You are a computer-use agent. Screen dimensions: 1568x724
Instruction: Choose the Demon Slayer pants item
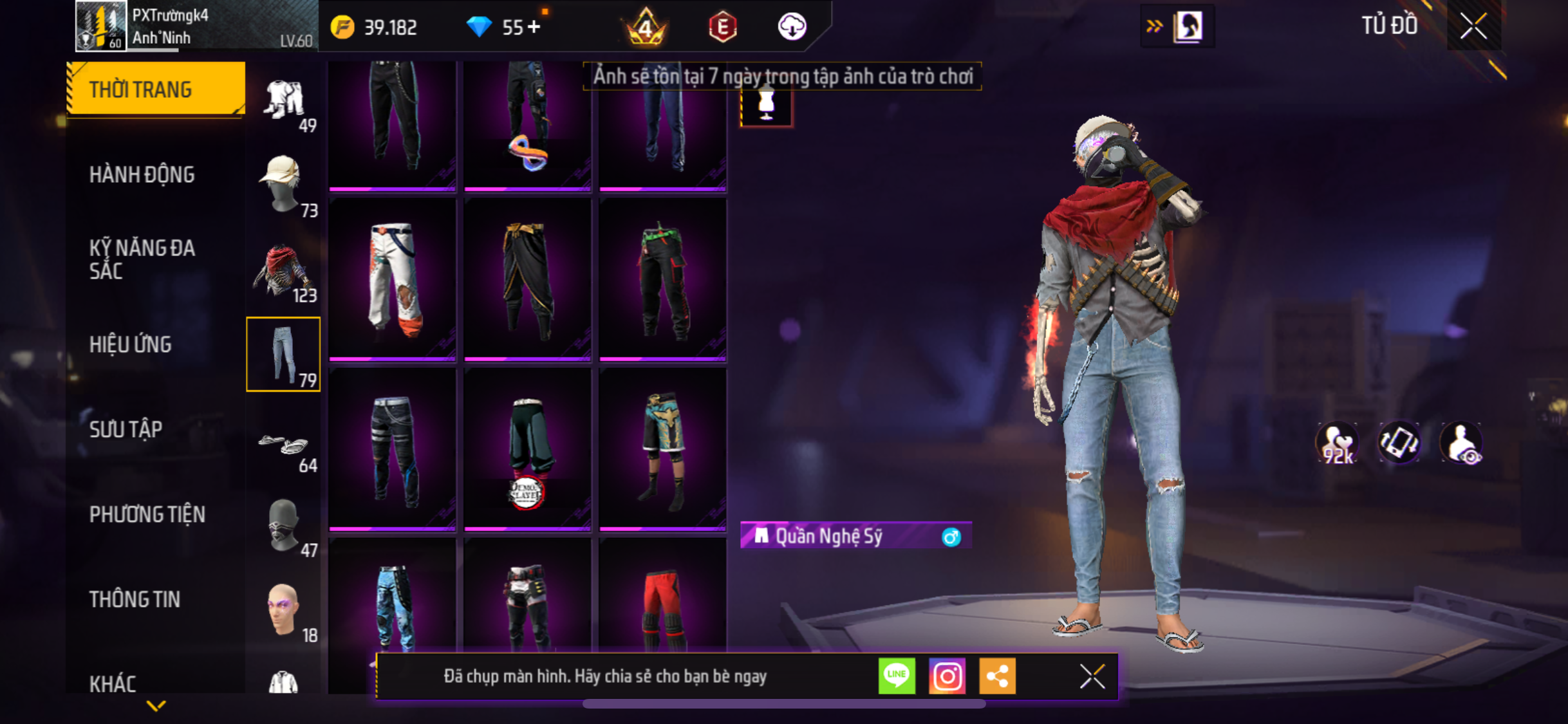coord(528,449)
